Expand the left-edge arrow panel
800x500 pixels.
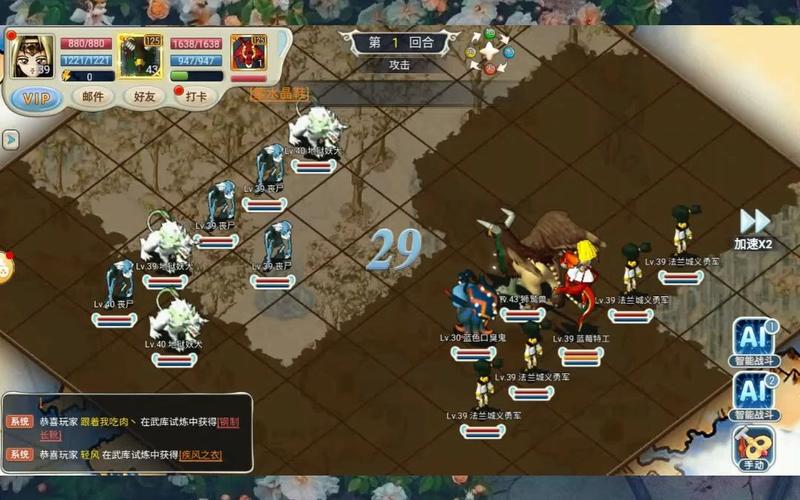tap(11, 139)
